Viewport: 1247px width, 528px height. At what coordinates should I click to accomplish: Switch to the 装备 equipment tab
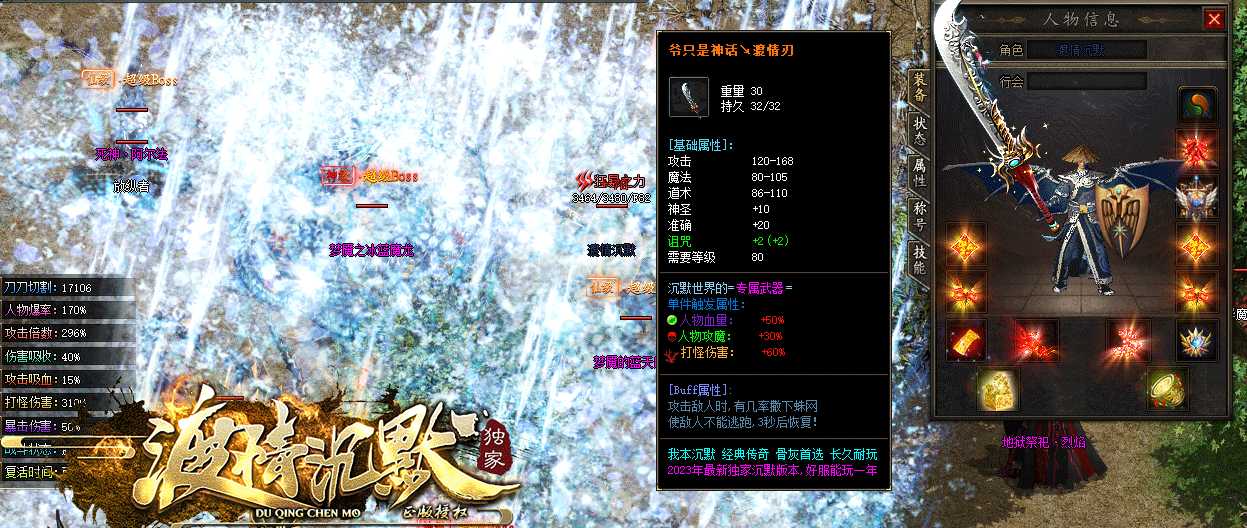pos(919,89)
